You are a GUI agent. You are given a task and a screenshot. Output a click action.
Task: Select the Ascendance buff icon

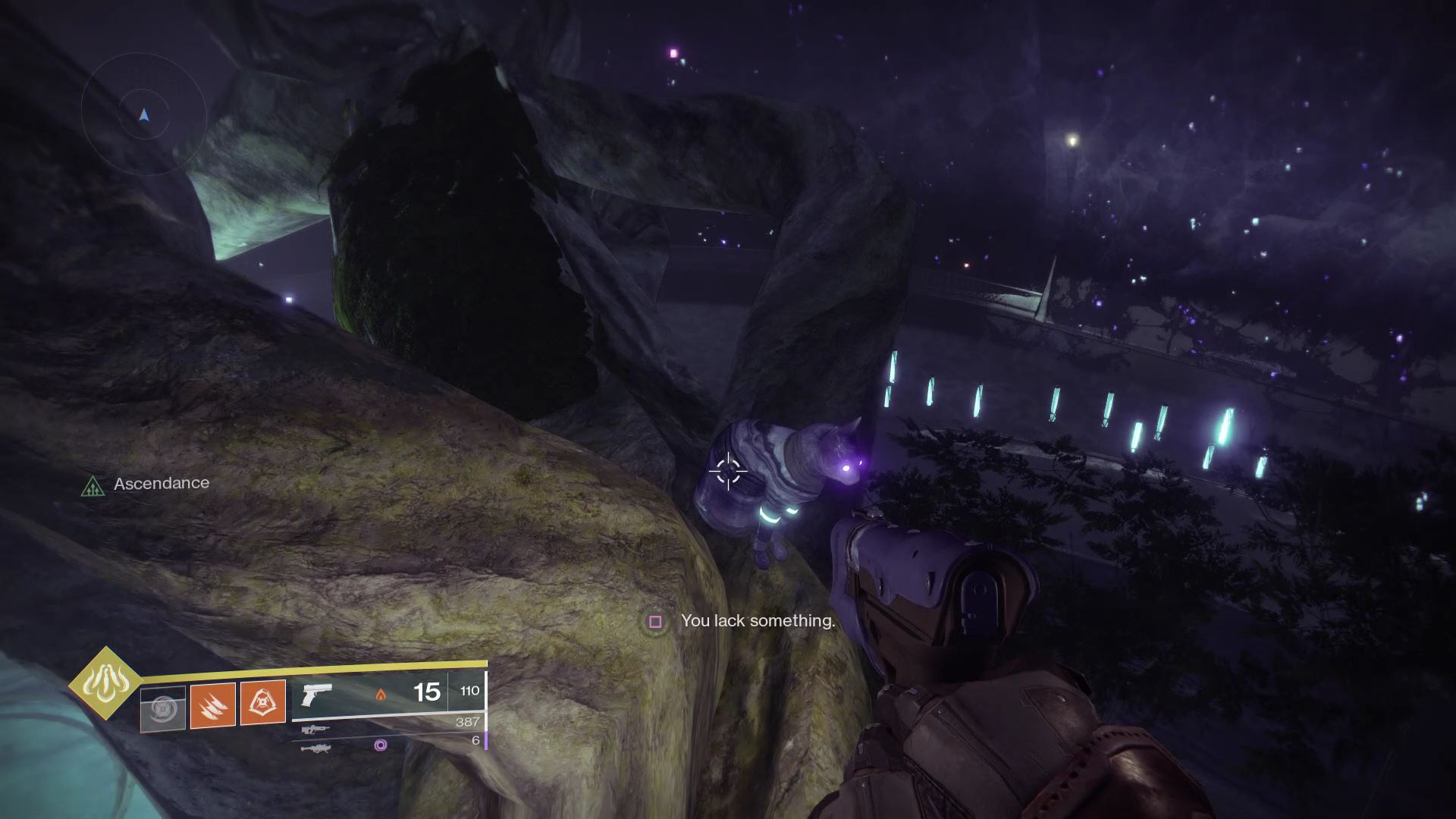pyautogui.click(x=93, y=485)
